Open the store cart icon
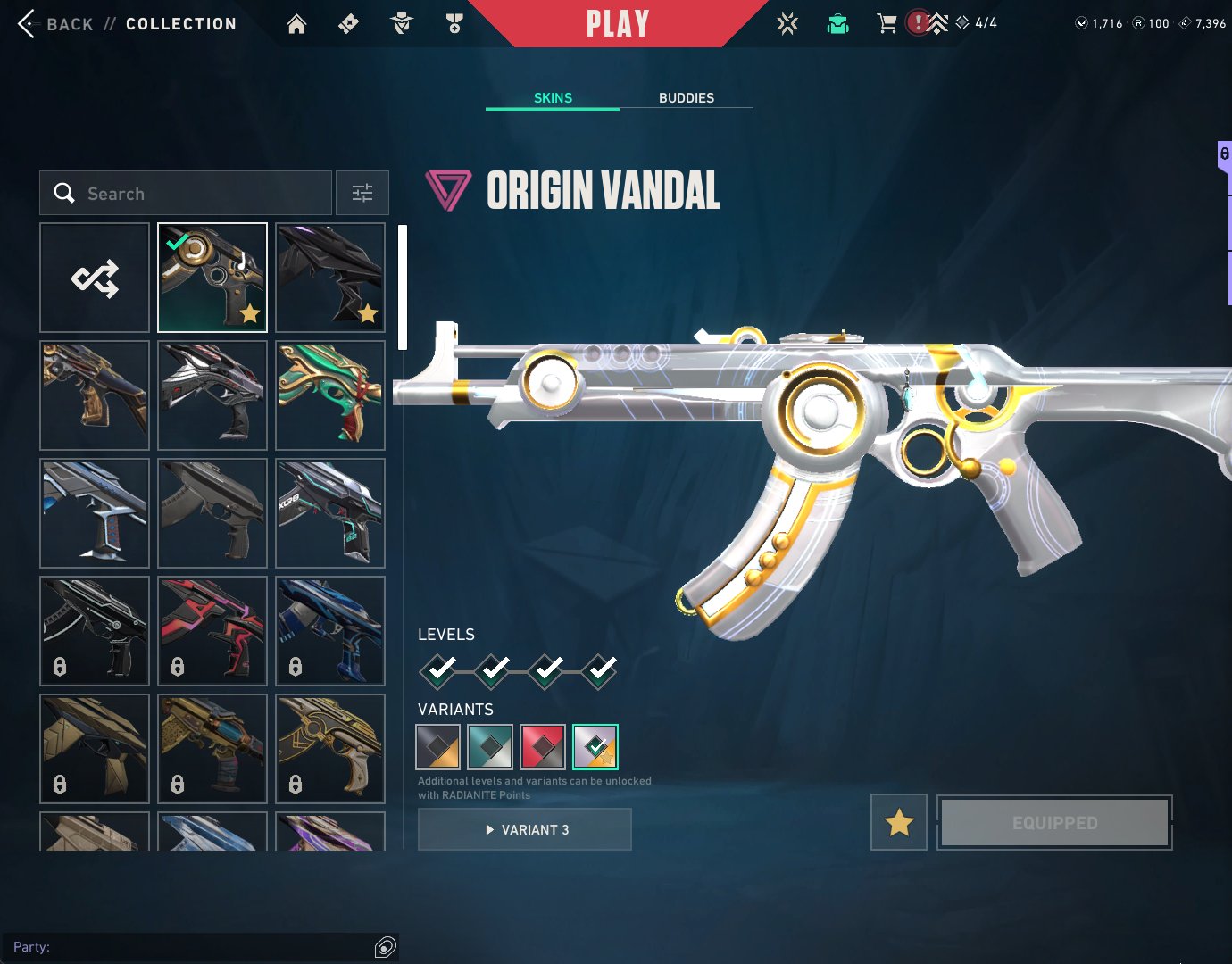 pos(887,24)
